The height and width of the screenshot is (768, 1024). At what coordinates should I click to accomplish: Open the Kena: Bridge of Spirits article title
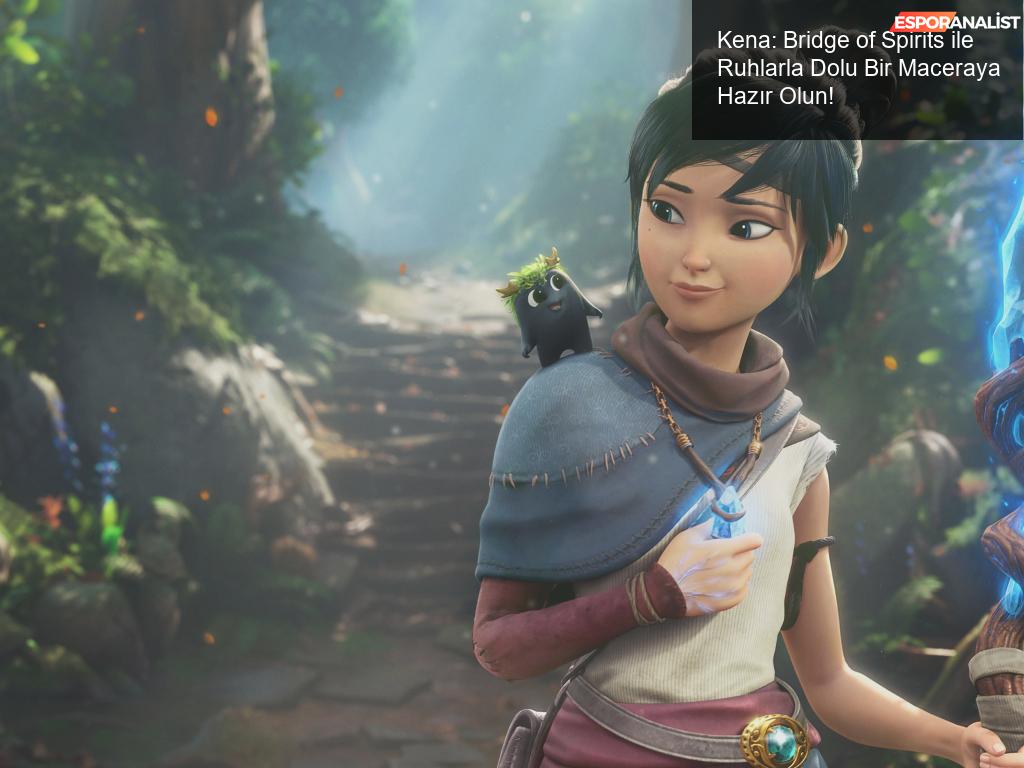tap(845, 68)
